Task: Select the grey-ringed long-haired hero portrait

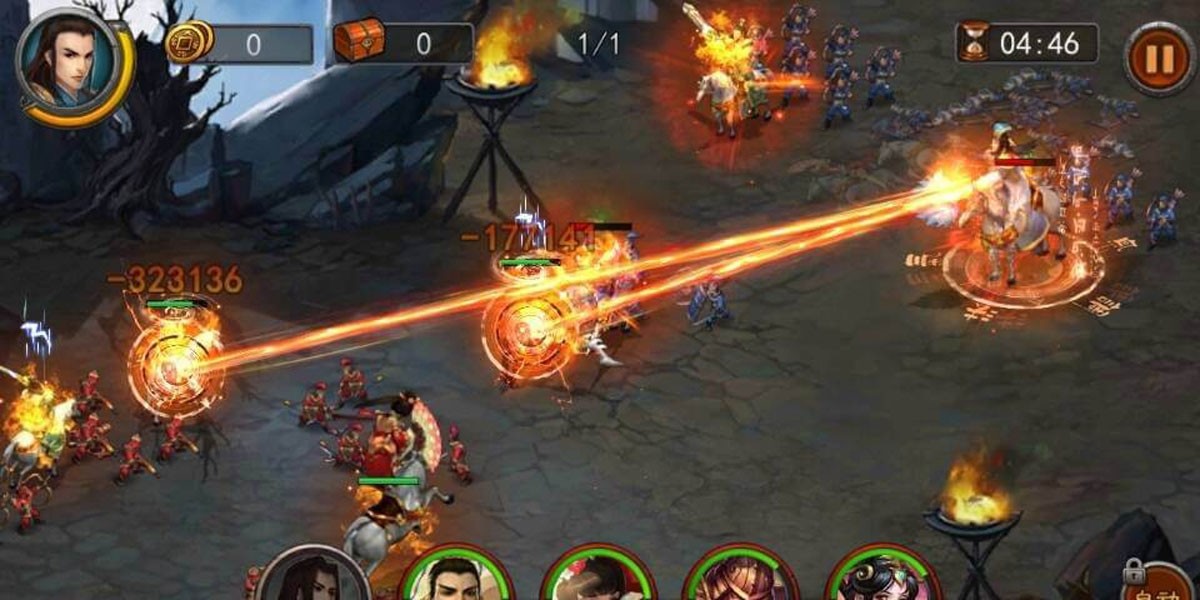Action: [312, 578]
